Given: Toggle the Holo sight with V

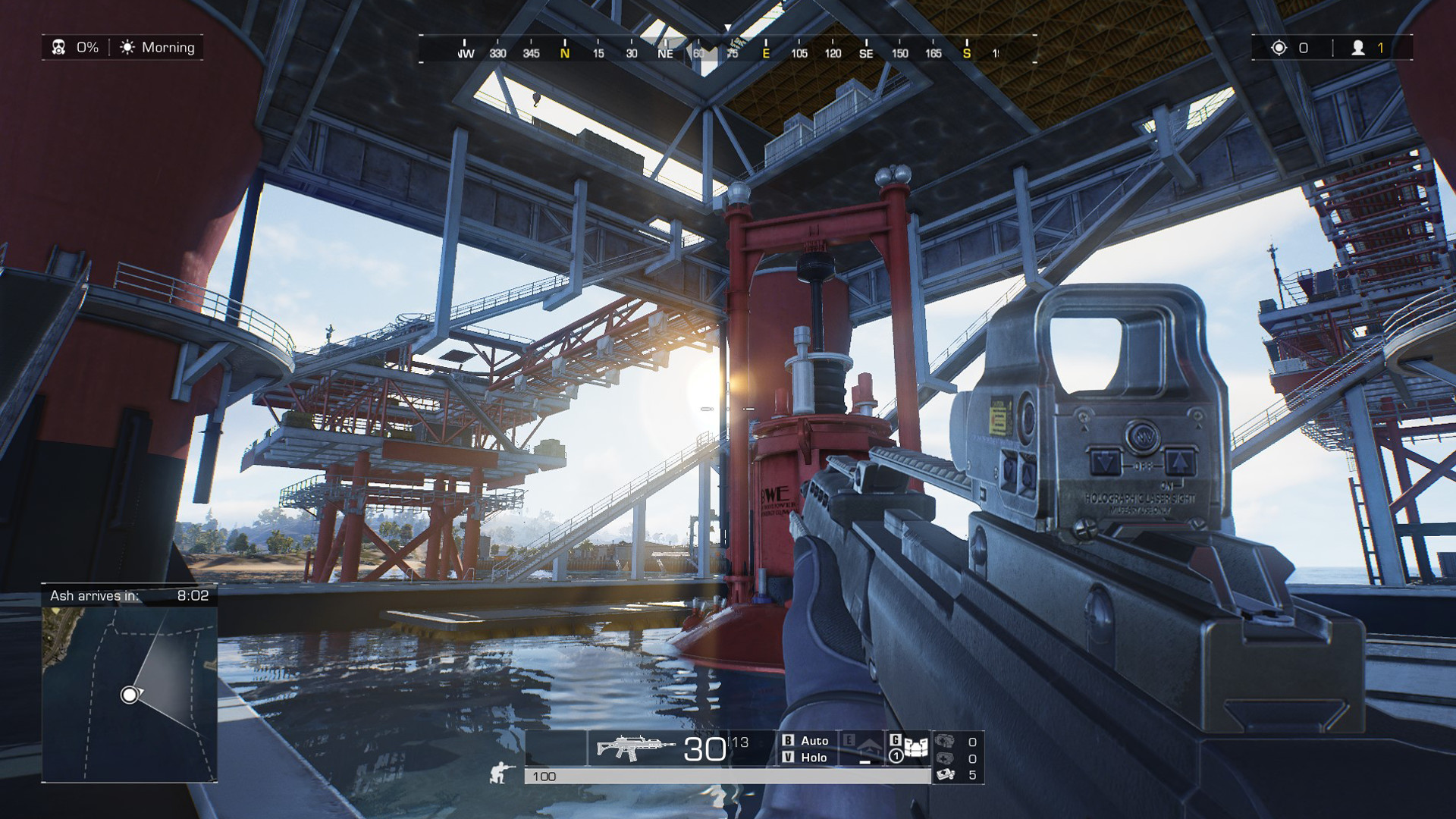Looking at the screenshot, I should click(806, 758).
